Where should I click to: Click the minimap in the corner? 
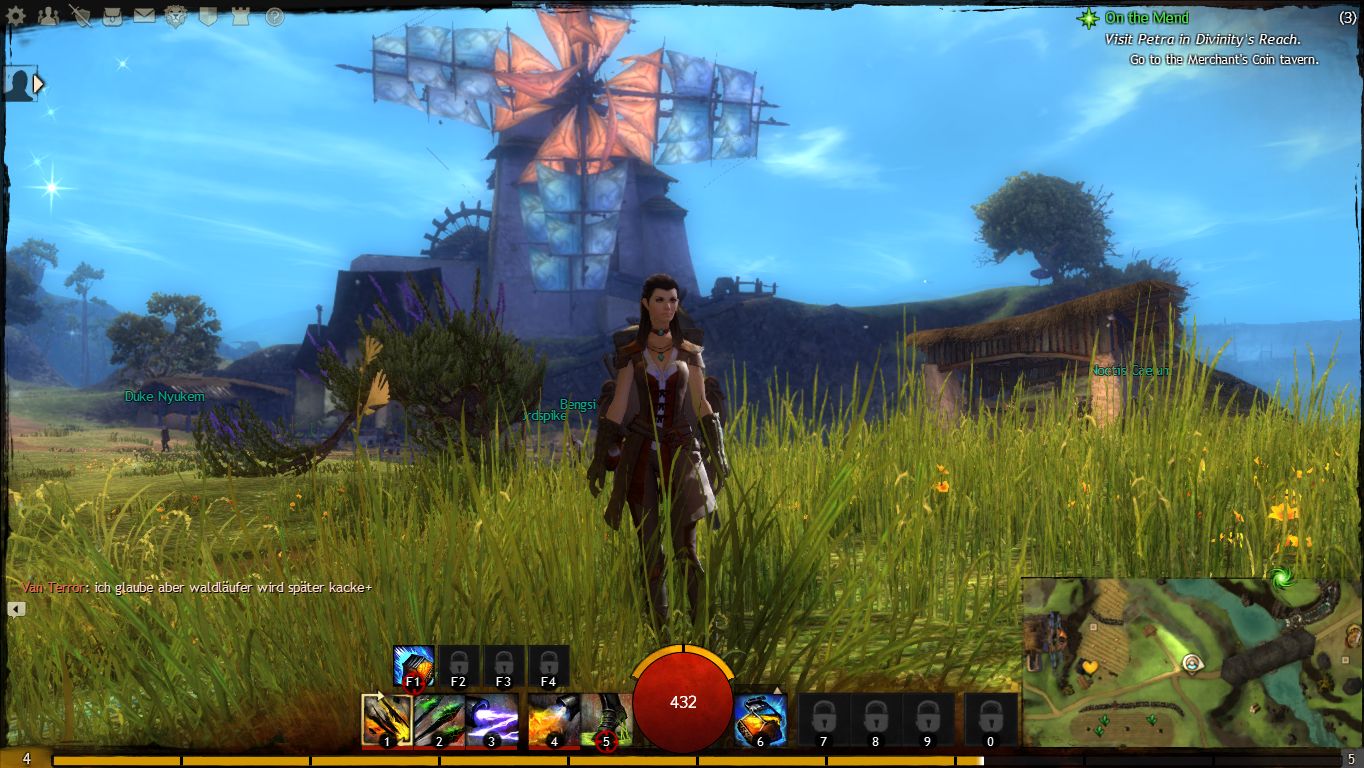point(1191,663)
